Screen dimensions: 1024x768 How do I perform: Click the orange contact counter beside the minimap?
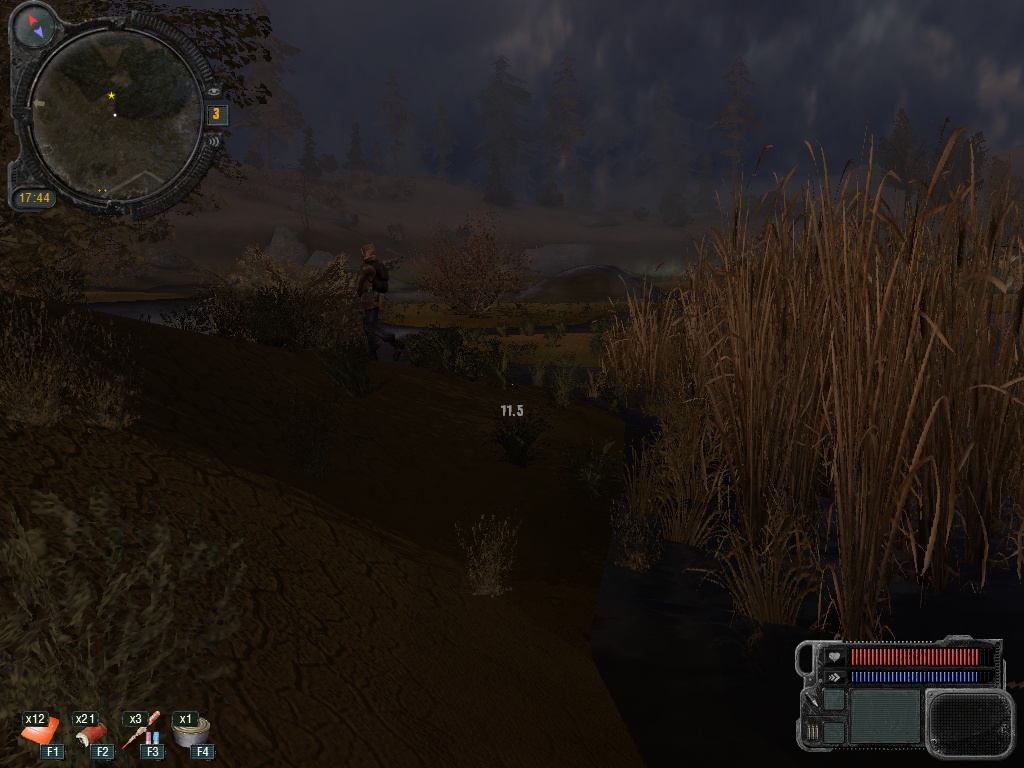216,114
